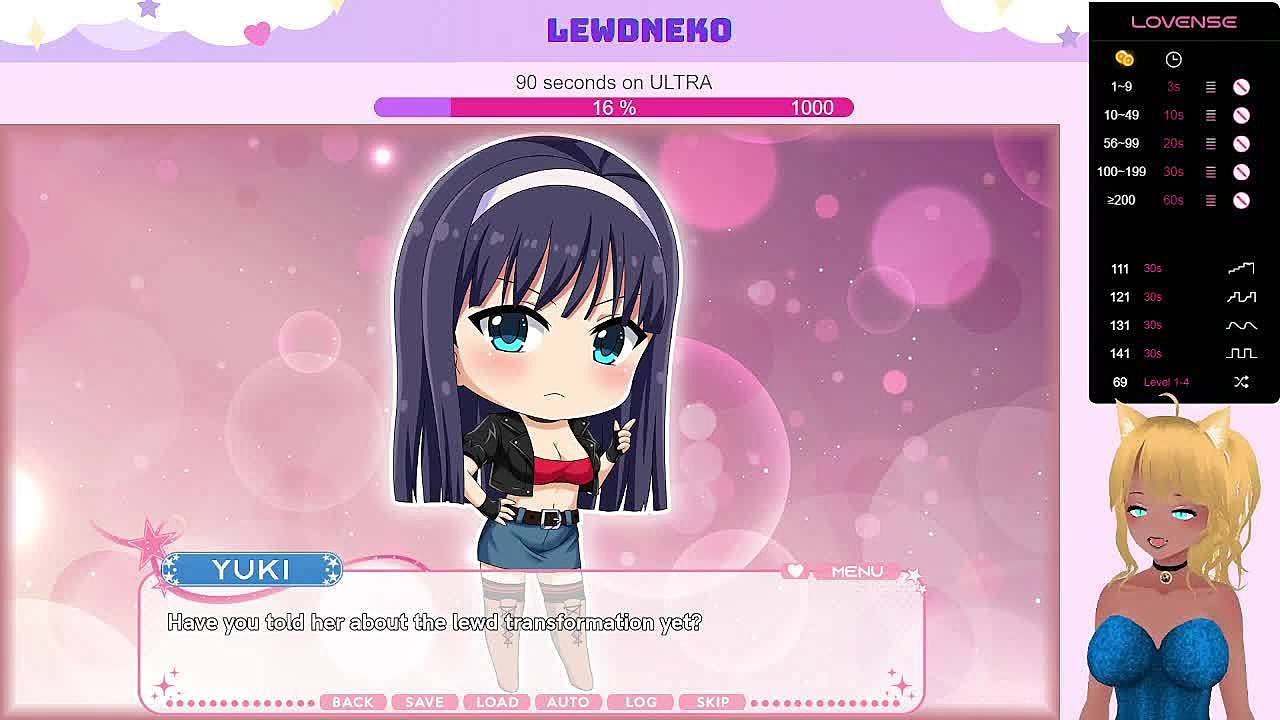The width and height of the screenshot is (1280, 720).
Task: Open the LOAD screen
Action: click(497, 702)
